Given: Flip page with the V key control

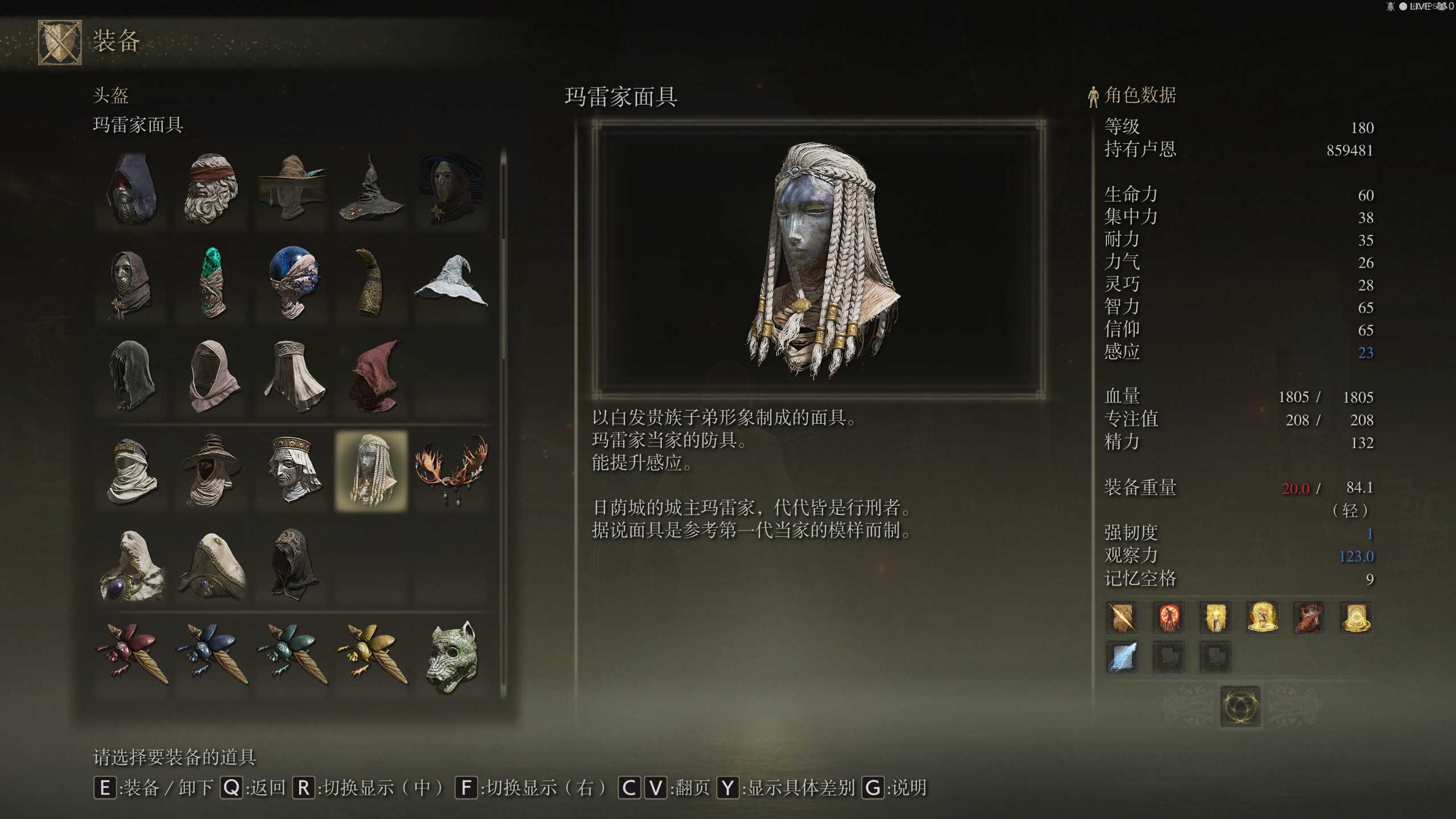Looking at the screenshot, I should coord(655,788).
